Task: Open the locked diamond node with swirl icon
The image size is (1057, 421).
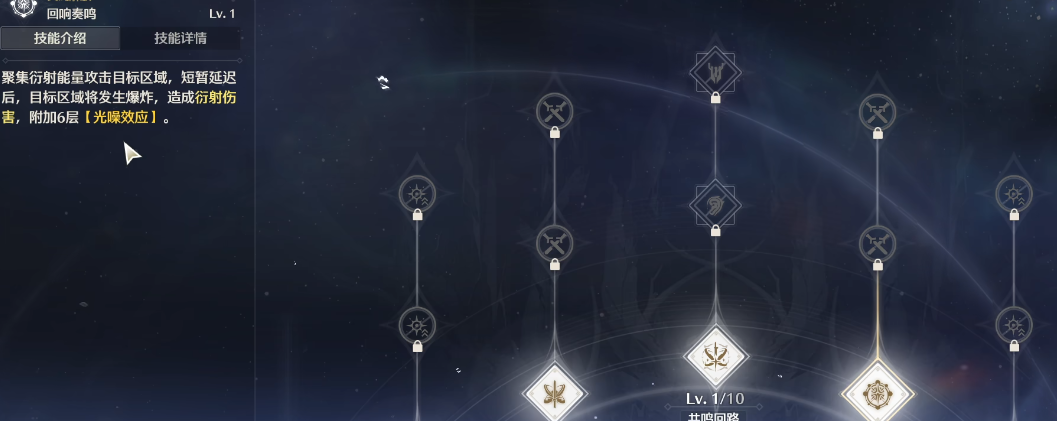Action: pos(715,205)
